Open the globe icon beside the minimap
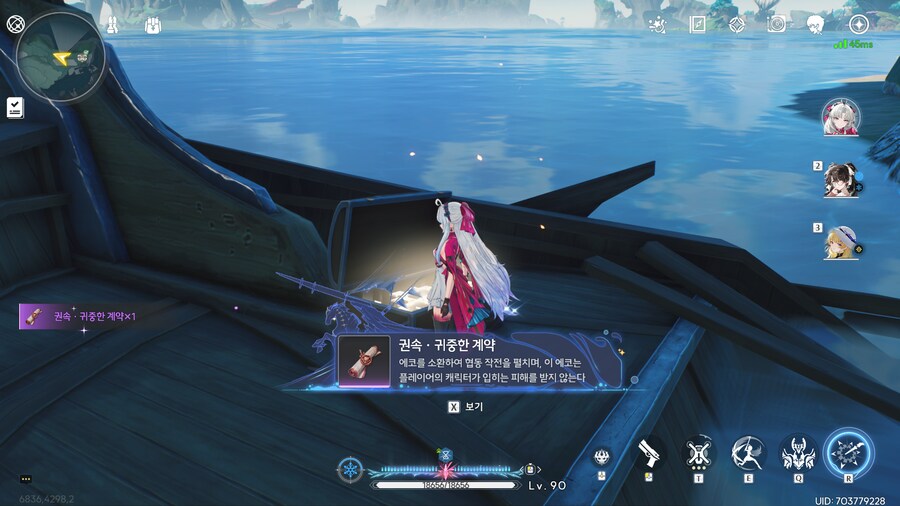The height and width of the screenshot is (506, 900). (x=16, y=25)
